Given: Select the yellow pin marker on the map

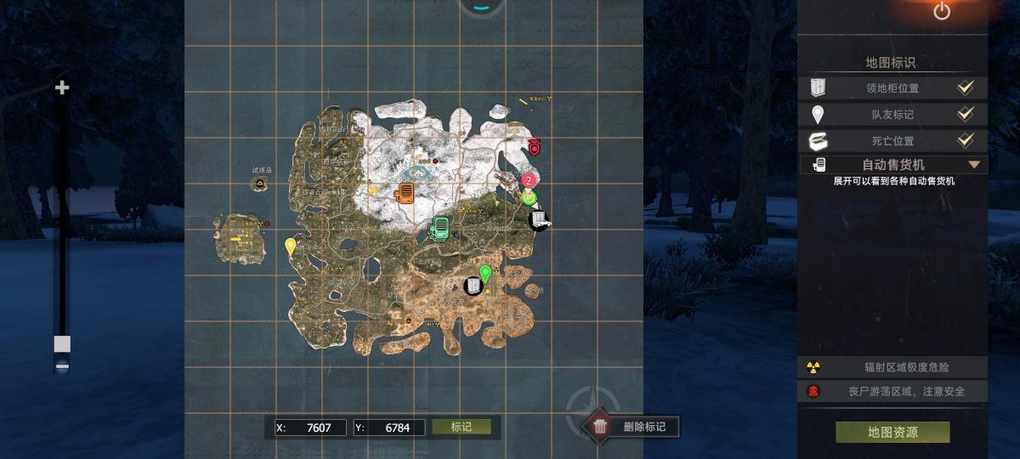Looking at the screenshot, I should pos(291,245).
